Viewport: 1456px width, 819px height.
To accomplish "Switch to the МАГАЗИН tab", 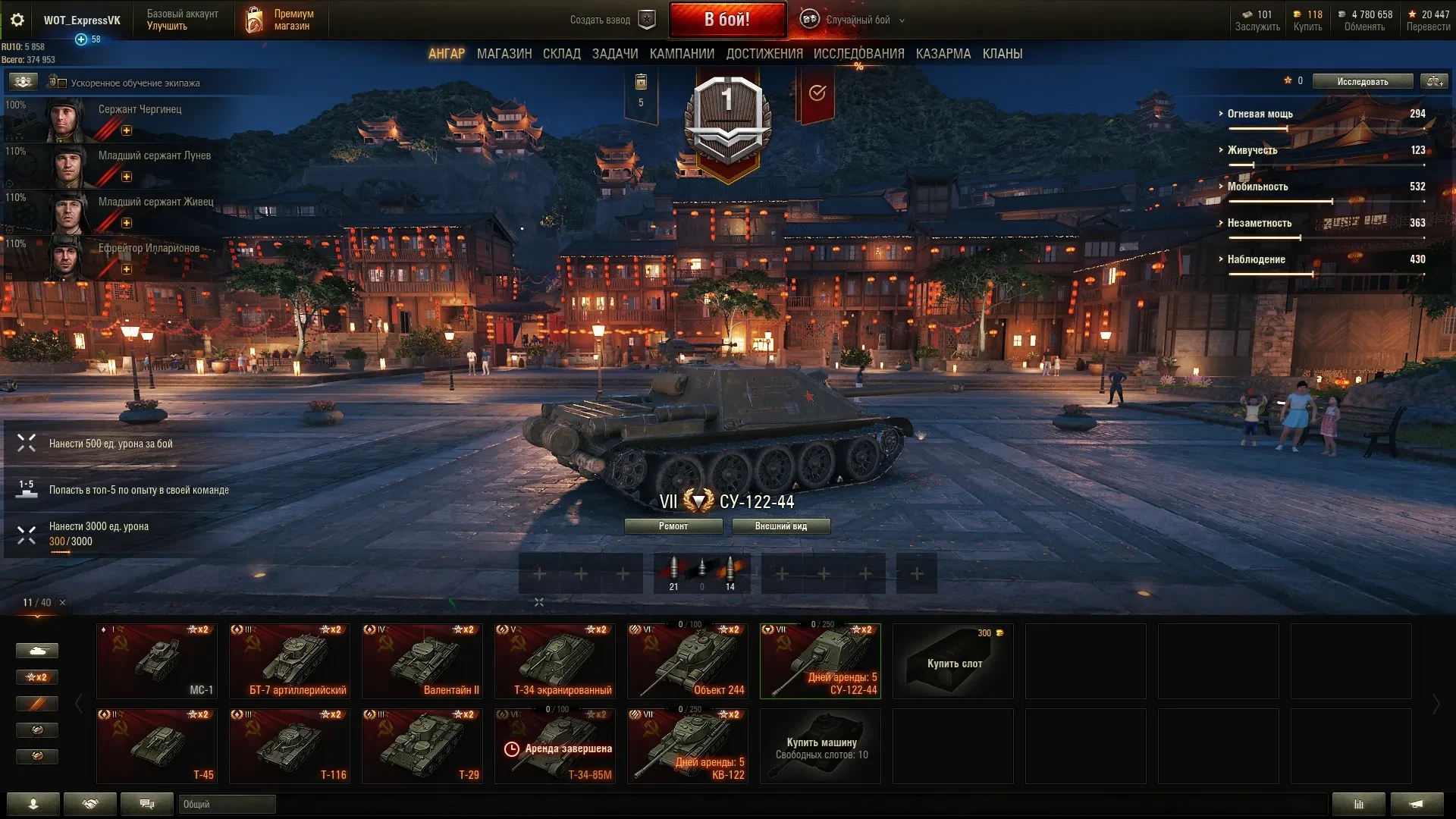I will coord(504,54).
